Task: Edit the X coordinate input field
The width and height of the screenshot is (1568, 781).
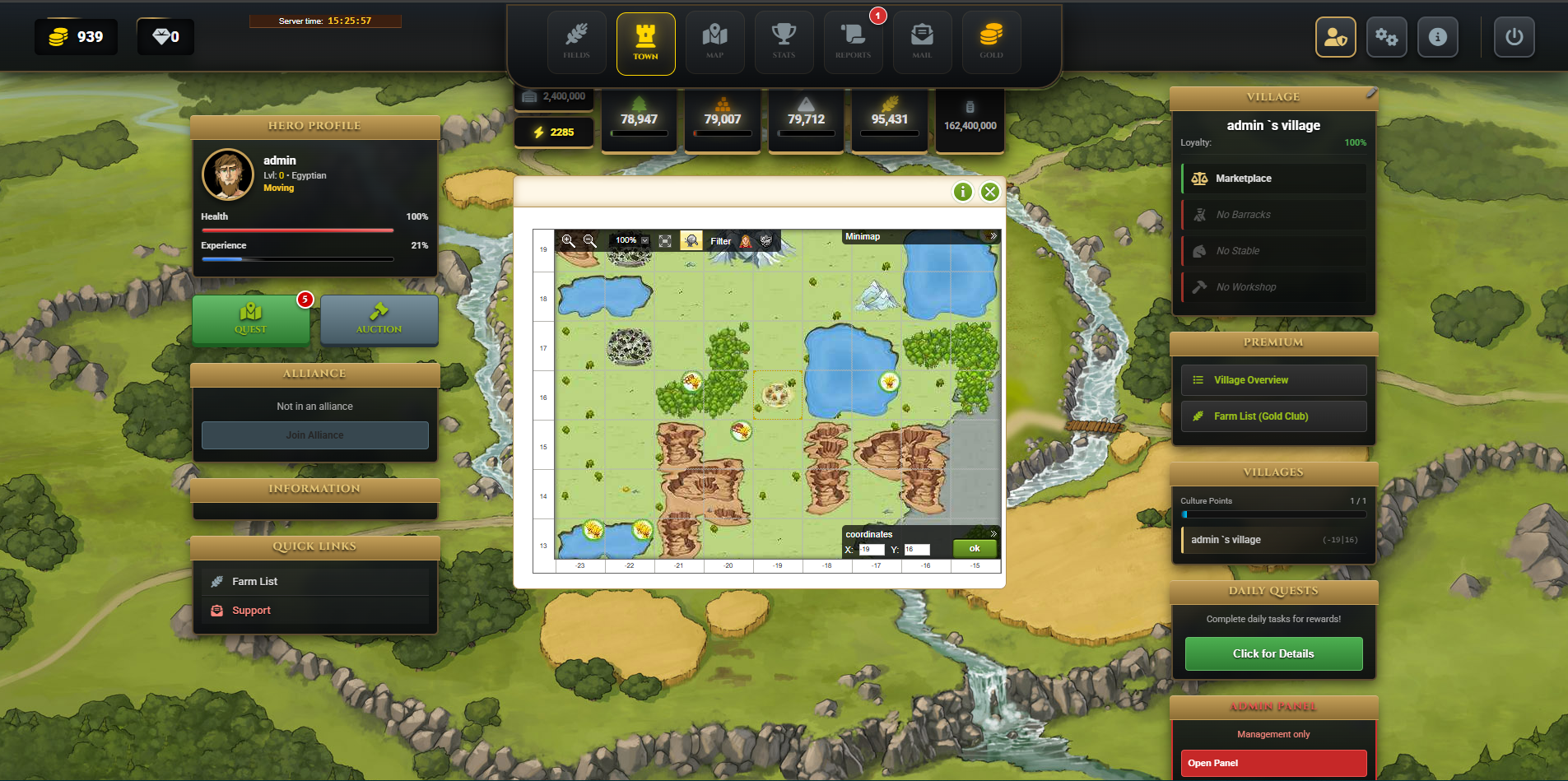Action: pyautogui.click(x=872, y=549)
